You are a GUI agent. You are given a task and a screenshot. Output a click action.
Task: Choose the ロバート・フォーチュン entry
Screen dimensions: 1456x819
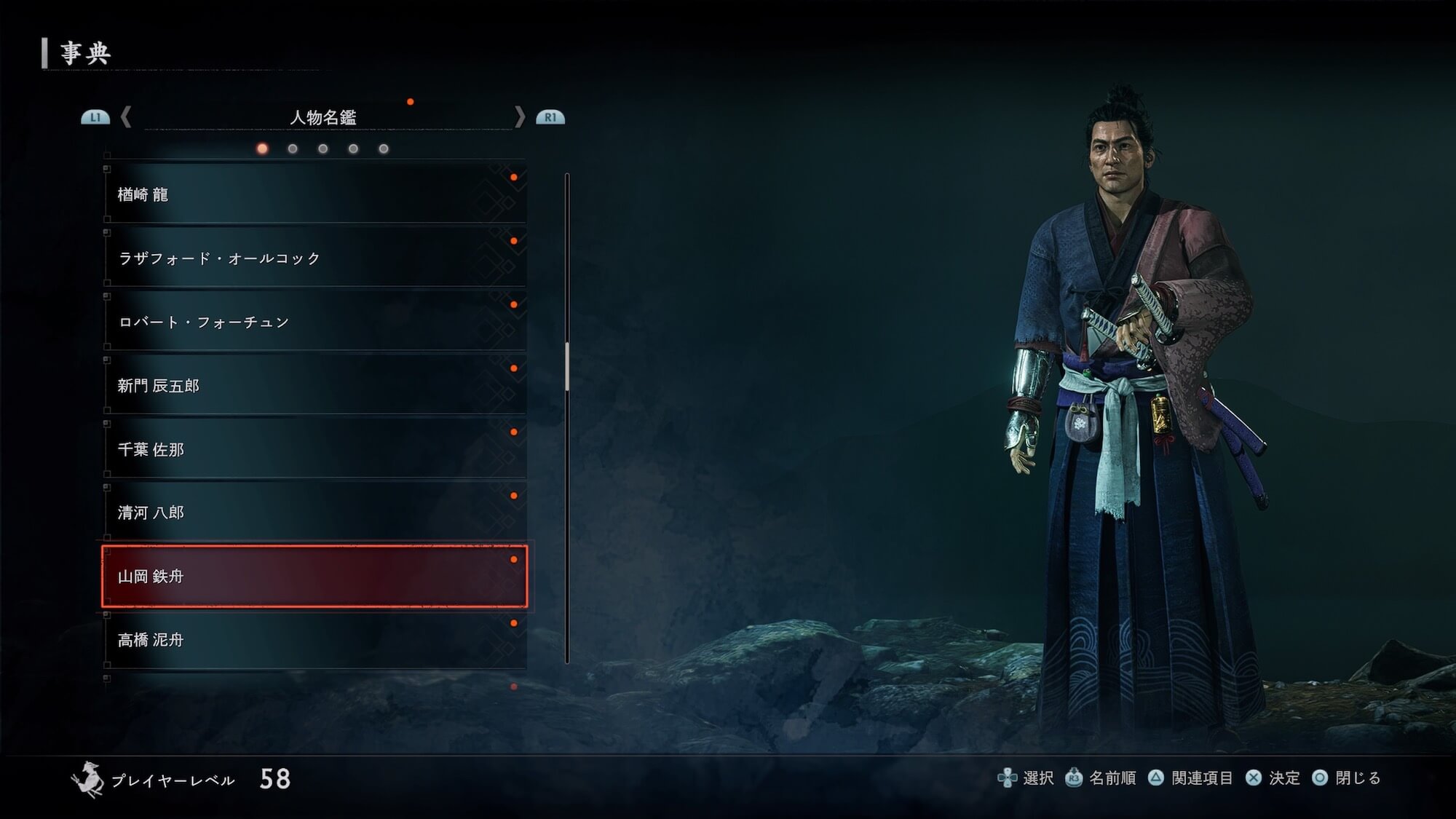(314, 322)
